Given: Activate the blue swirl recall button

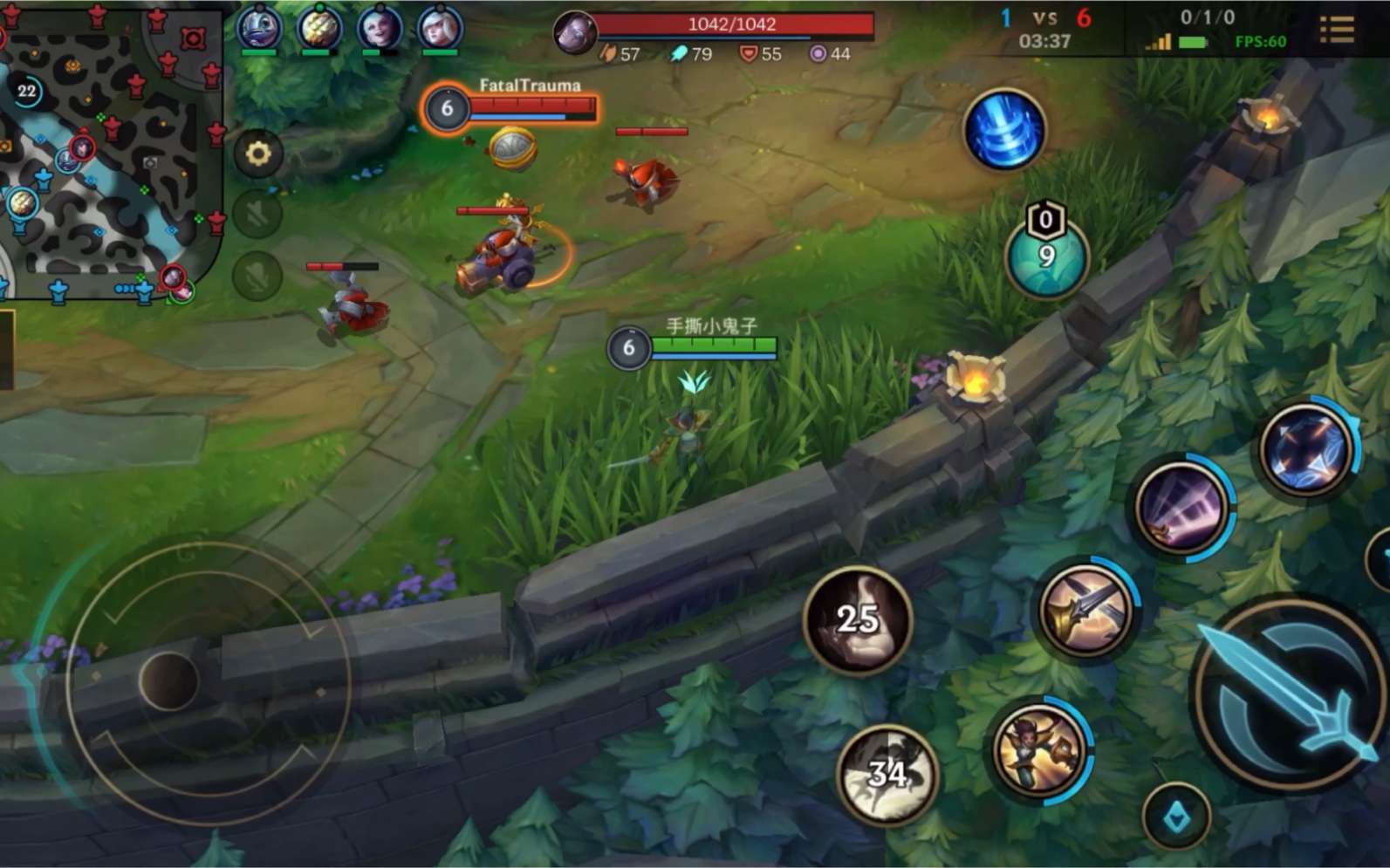Looking at the screenshot, I should tap(1004, 129).
